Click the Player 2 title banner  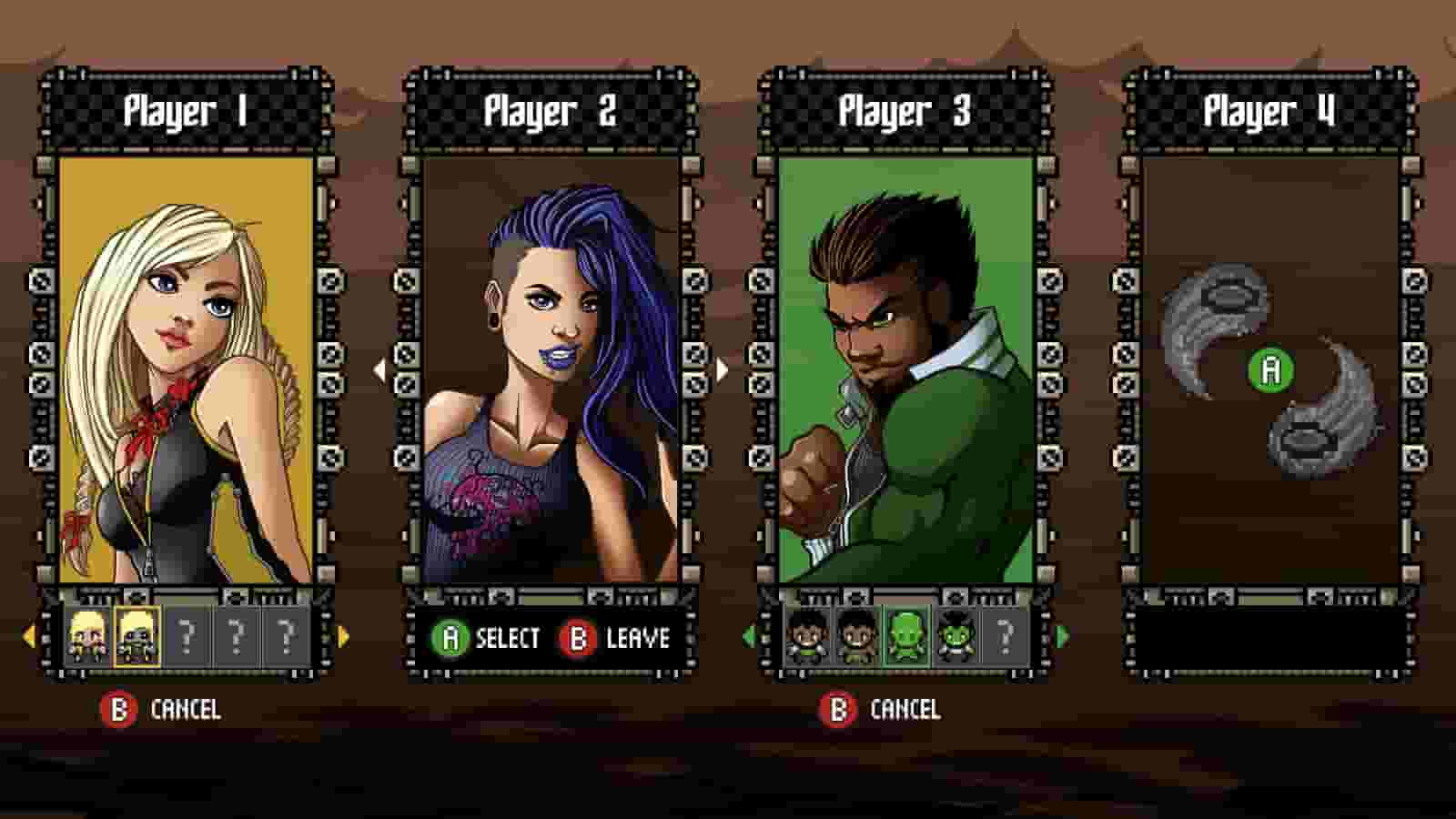[x=551, y=109]
